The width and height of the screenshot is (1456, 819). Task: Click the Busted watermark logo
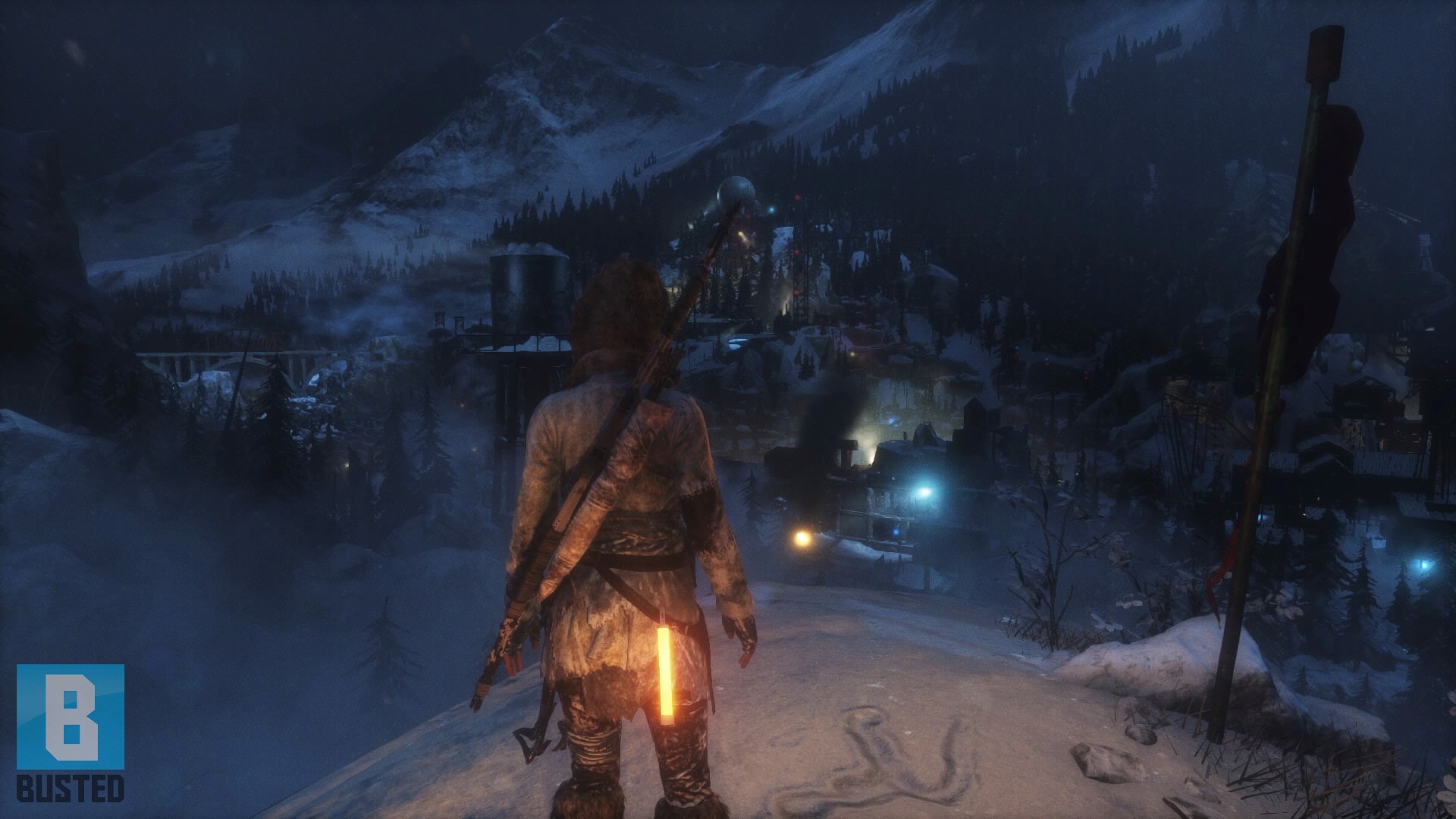click(71, 732)
